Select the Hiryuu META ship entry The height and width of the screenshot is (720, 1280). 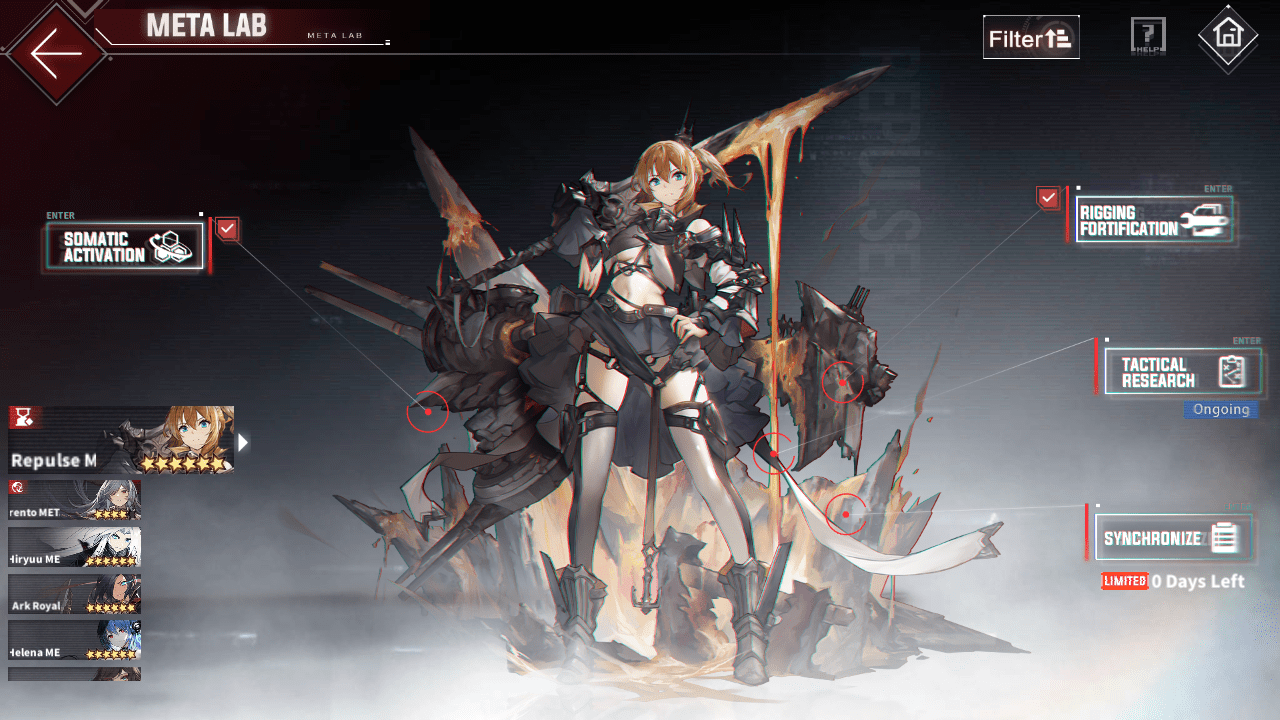point(74,547)
